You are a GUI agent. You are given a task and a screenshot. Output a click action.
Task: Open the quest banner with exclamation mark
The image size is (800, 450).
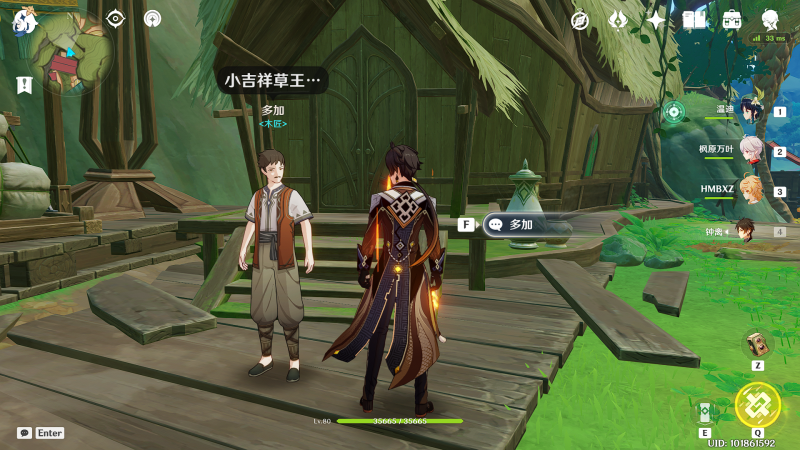coord(24,85)
